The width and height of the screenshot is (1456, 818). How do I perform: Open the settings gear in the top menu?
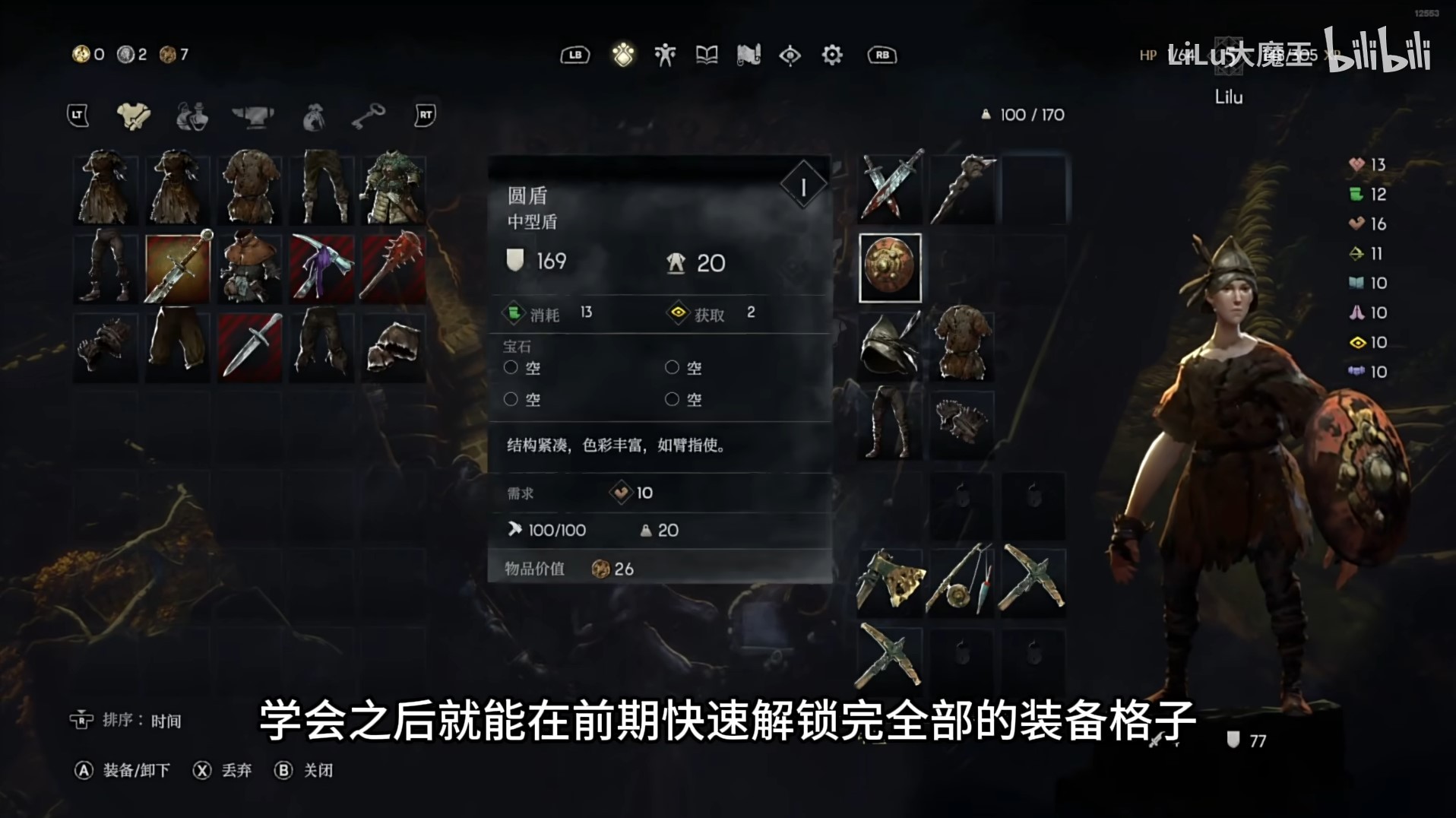click(x=832, y=55)
